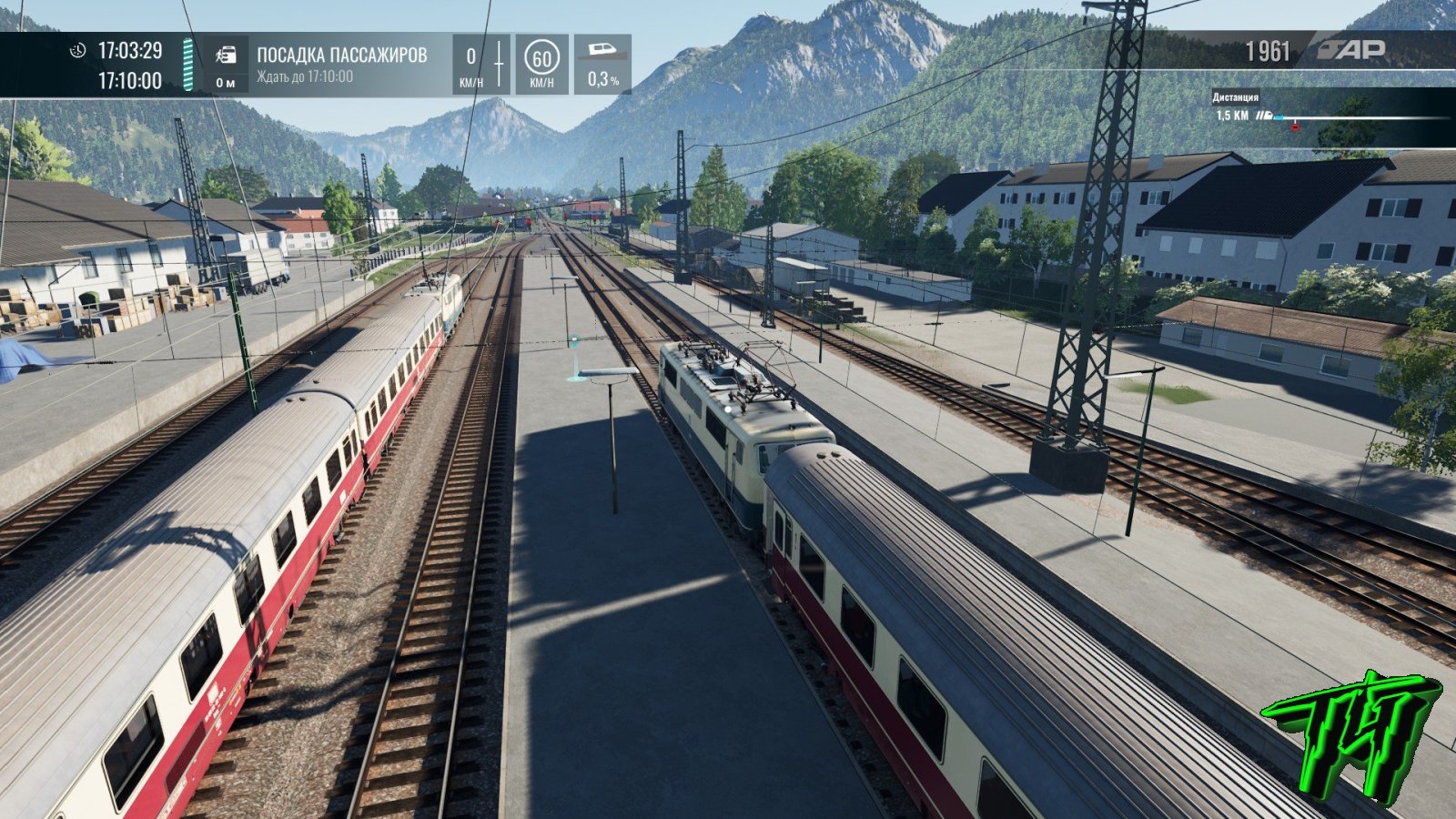
Task: Click the clock icon beside the time
Action: coord(78,50)
